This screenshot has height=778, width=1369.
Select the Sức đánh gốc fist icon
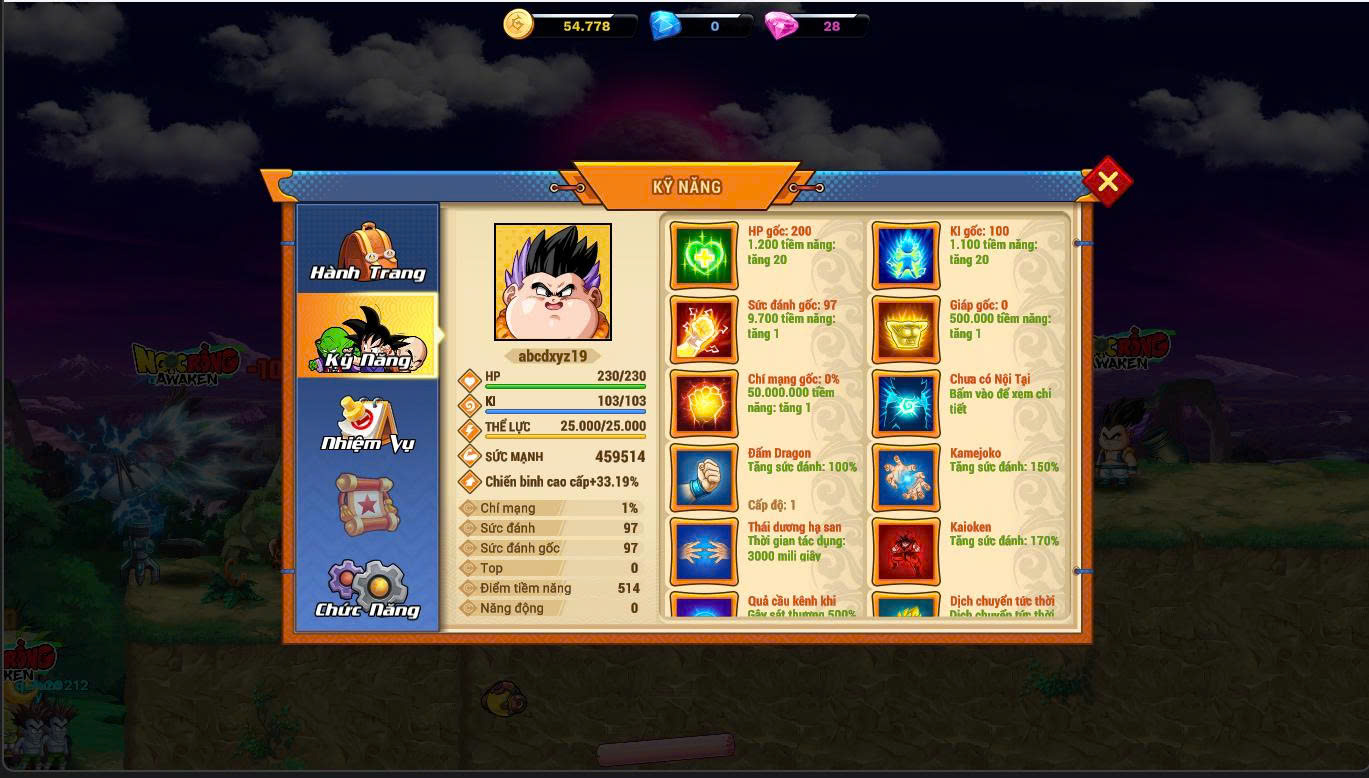pos(704,329)
